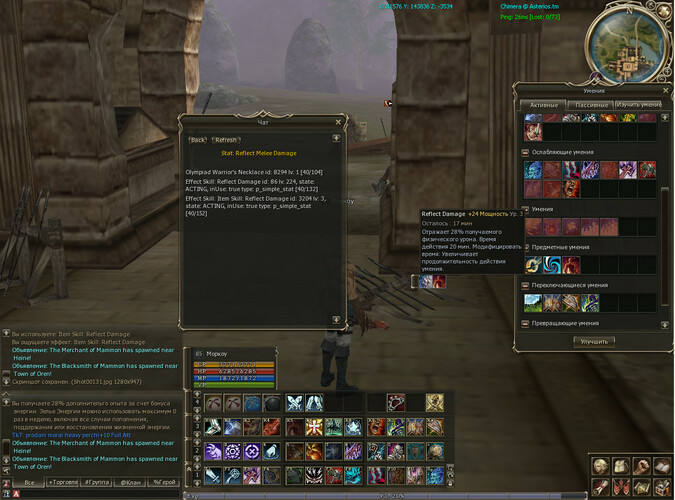Open the #Группа chat tab
Image resolution: width=675 pixels, height=500 pixels.
(98, 482)
